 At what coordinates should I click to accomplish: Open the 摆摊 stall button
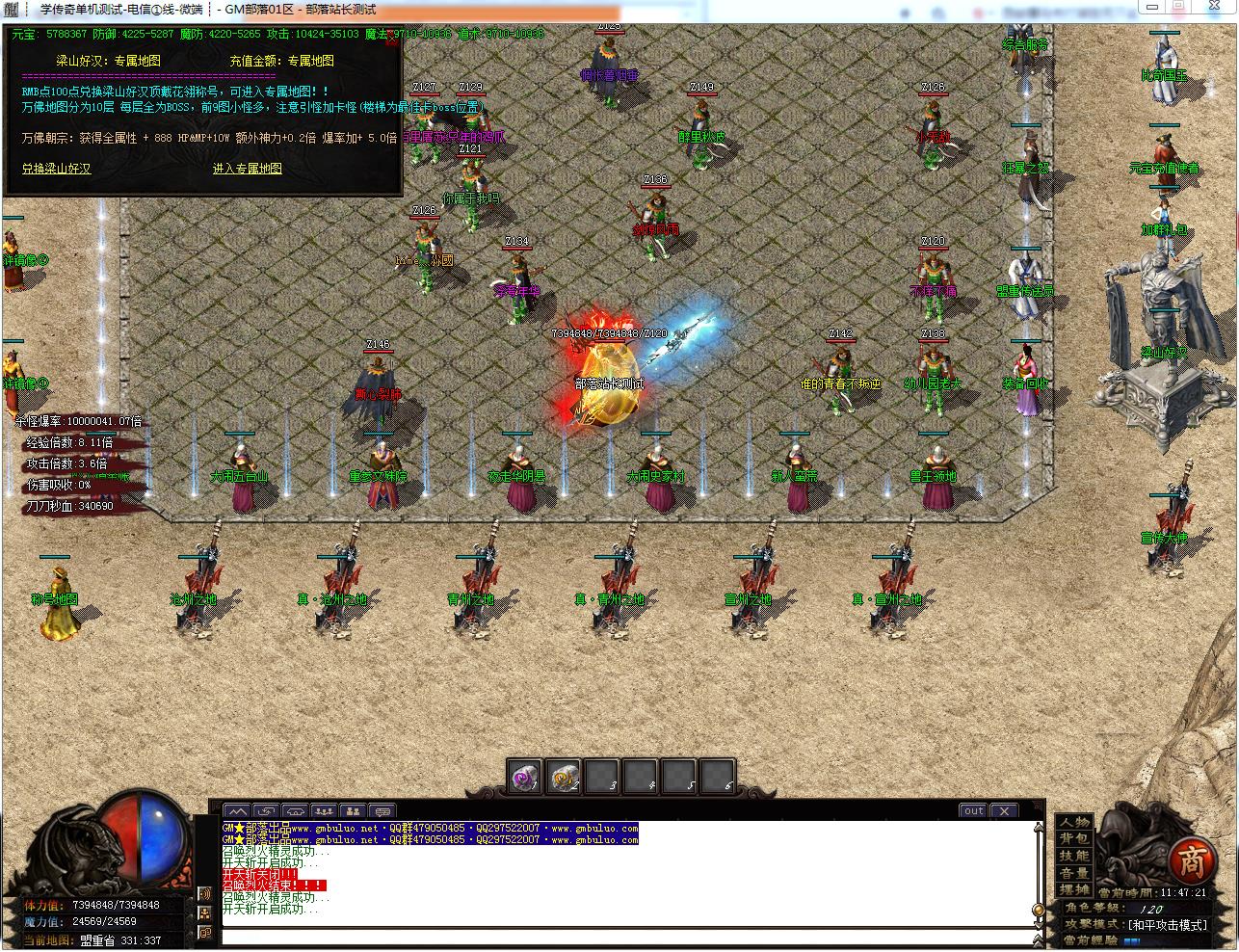coord(1074,889)
